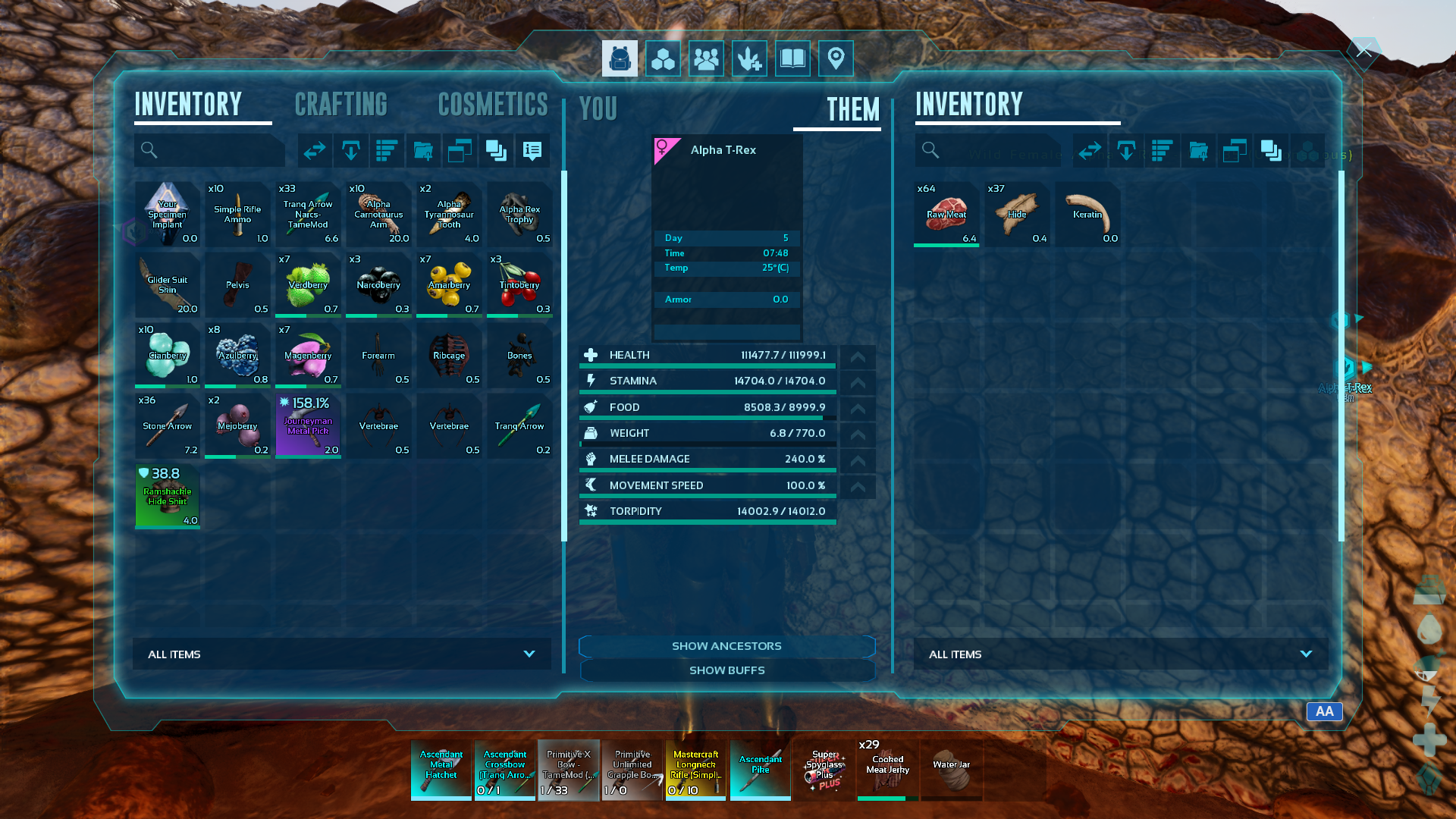Open the Cosmetics tab
This screenshot has height=819, width=1456.
[493, 105]
